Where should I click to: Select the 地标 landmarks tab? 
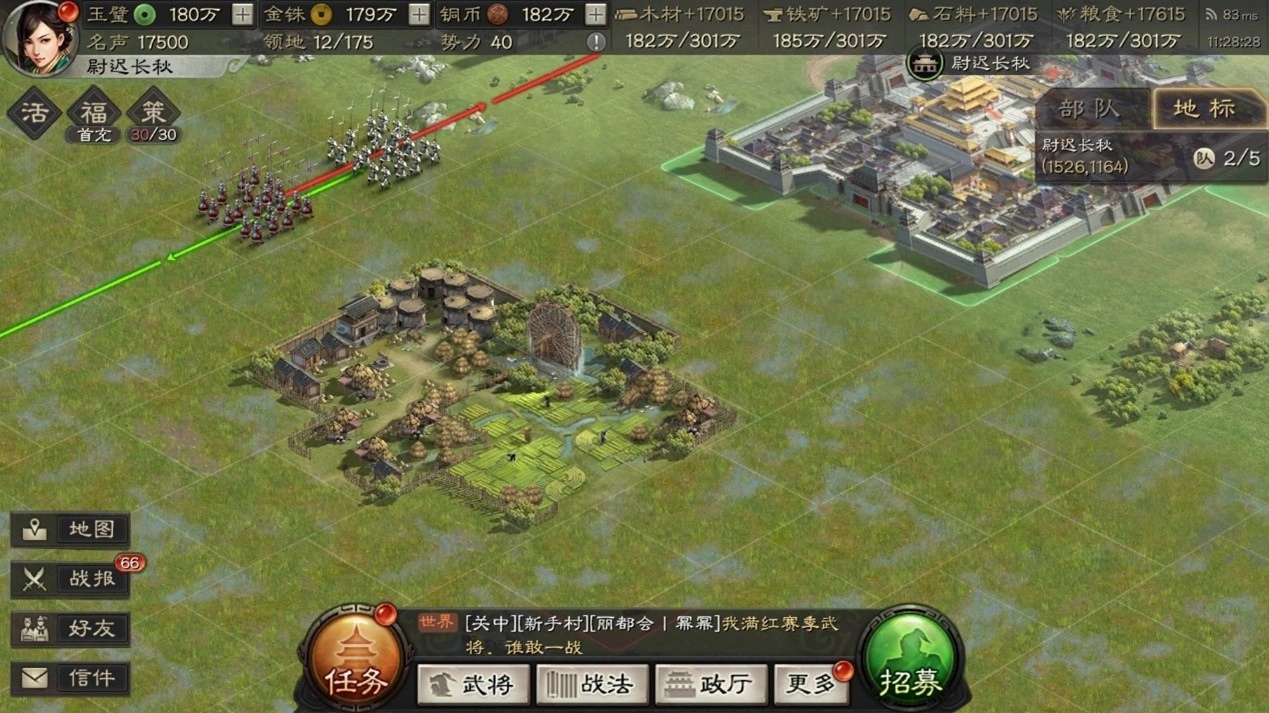[x=1203, y=108]
